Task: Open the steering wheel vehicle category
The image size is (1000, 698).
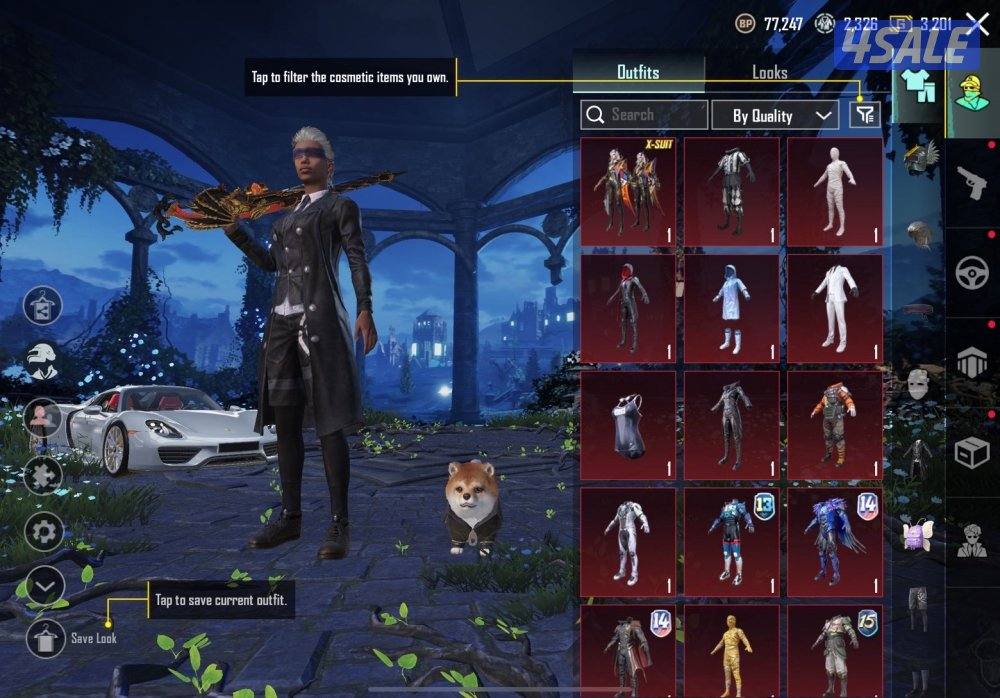Action: (x=971, y=273)
